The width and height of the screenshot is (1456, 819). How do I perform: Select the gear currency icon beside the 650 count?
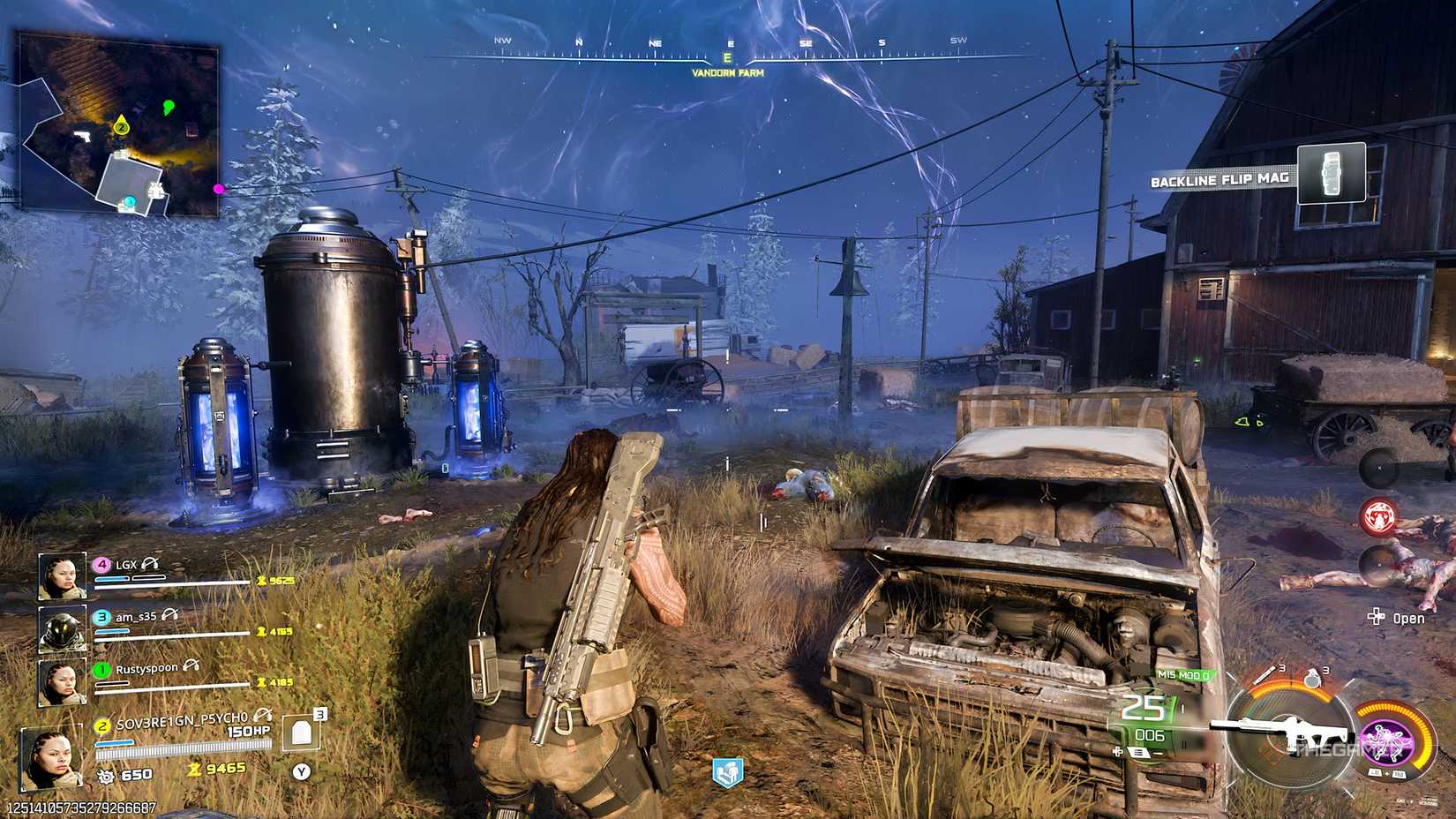tap(107, 774)
